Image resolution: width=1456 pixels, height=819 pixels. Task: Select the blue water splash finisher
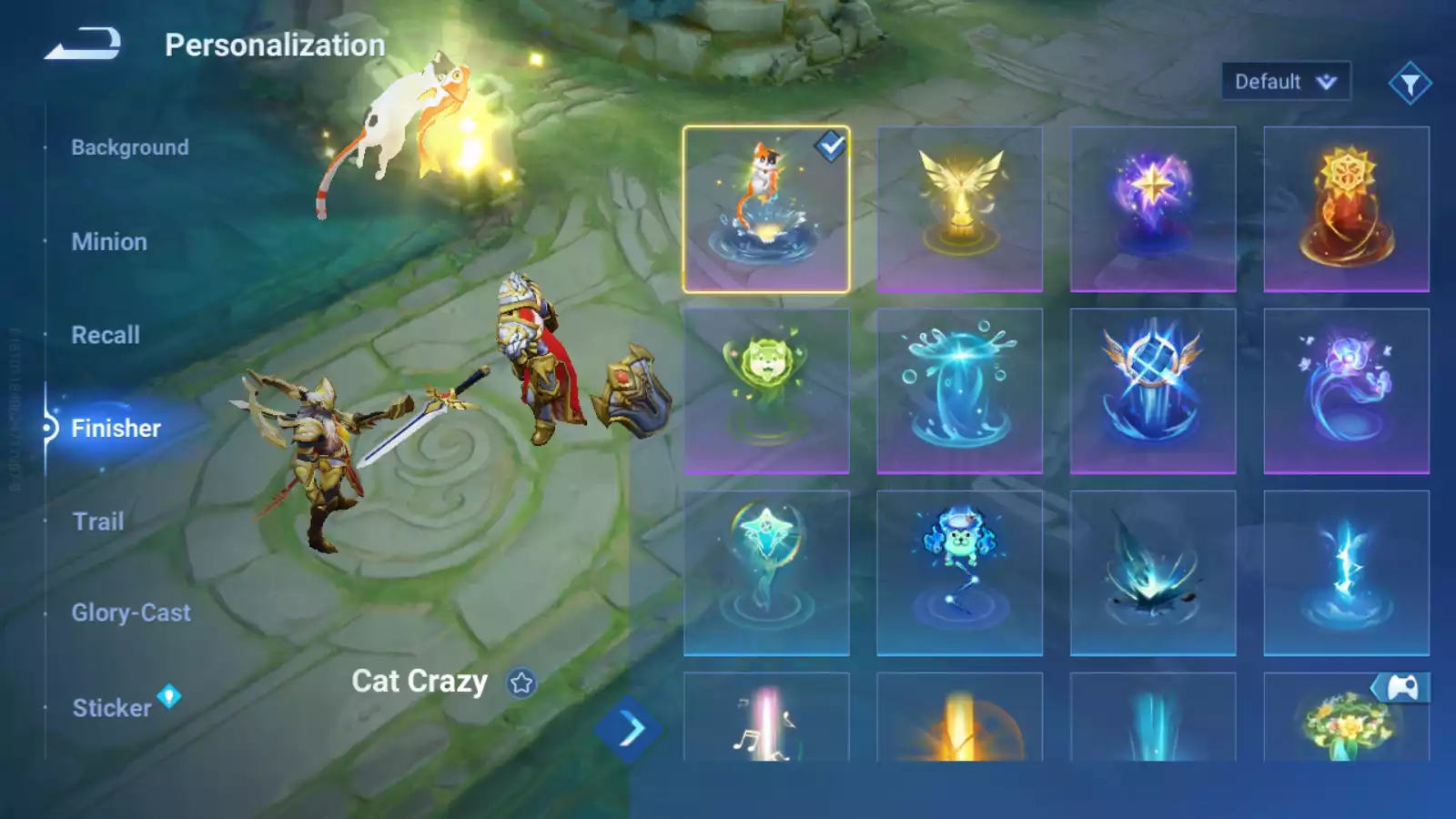[959, 391]
